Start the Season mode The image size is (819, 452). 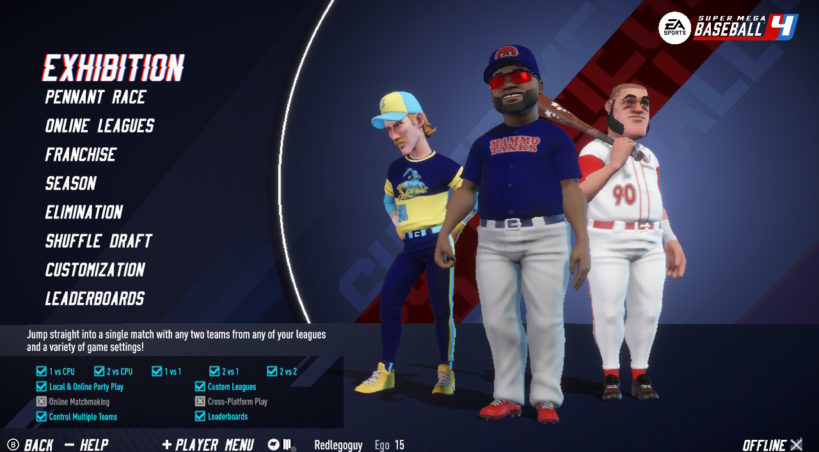(x=71, y=184)
